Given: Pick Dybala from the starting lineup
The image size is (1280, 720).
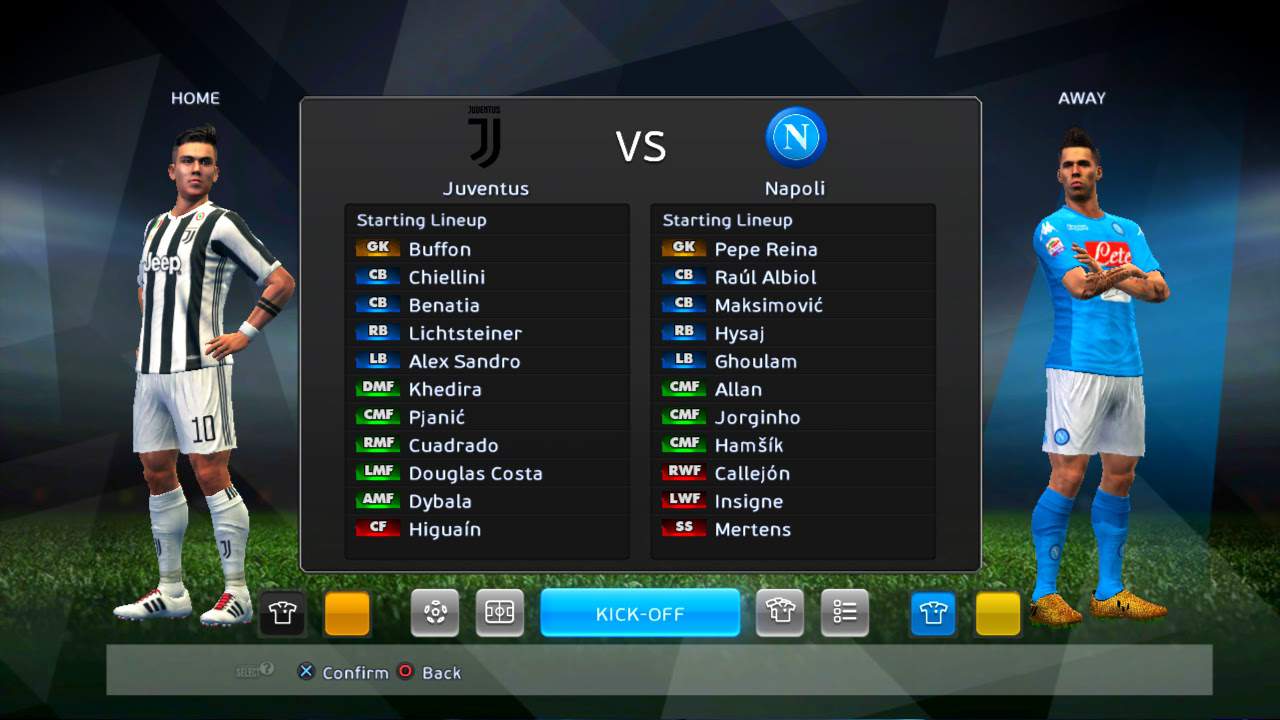Looking at the screenshot, I should pyautogui.click(x=440, y=501).
